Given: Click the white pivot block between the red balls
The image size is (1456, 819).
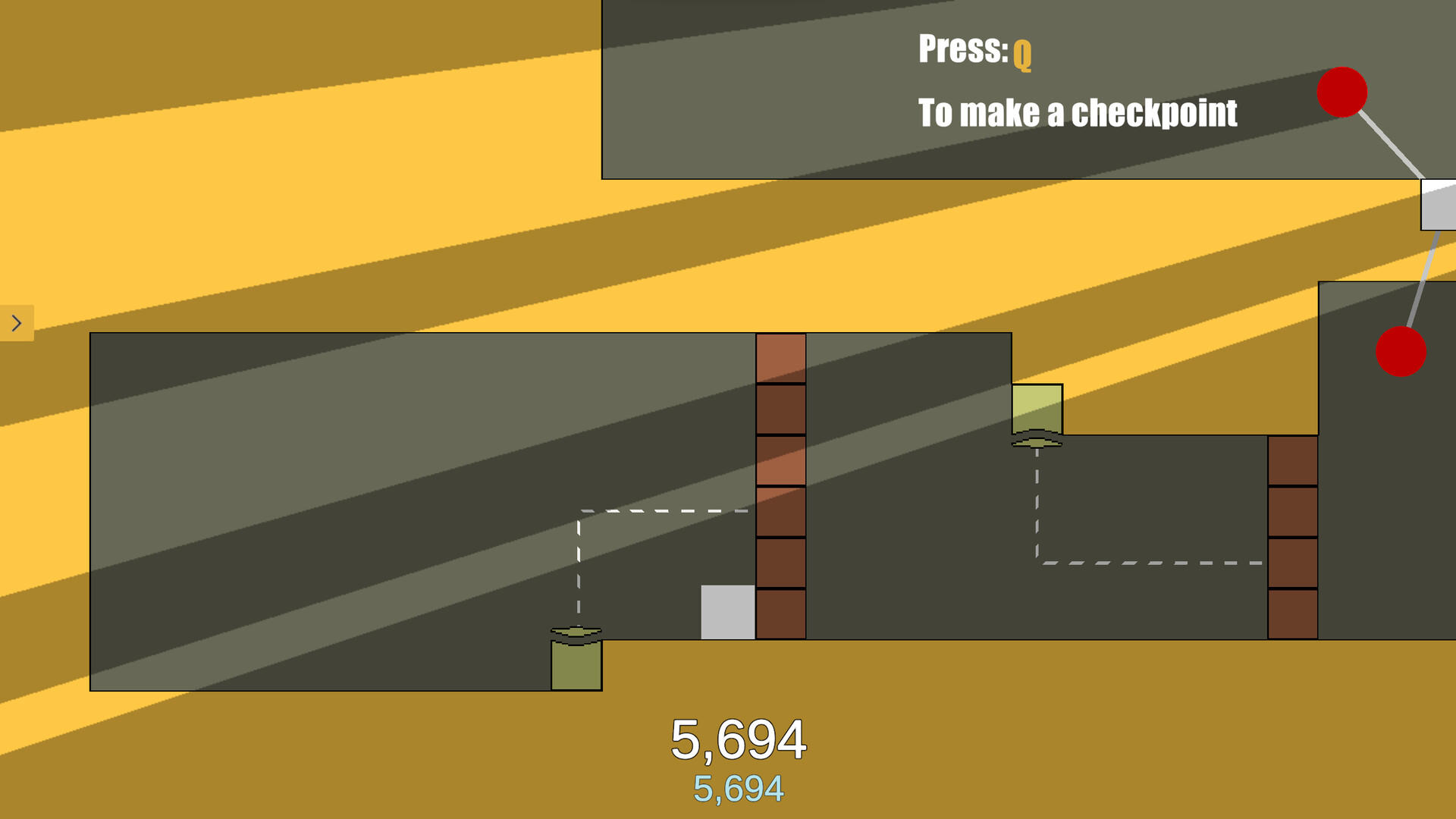Looking at the screenshot, I should 1439,203.
